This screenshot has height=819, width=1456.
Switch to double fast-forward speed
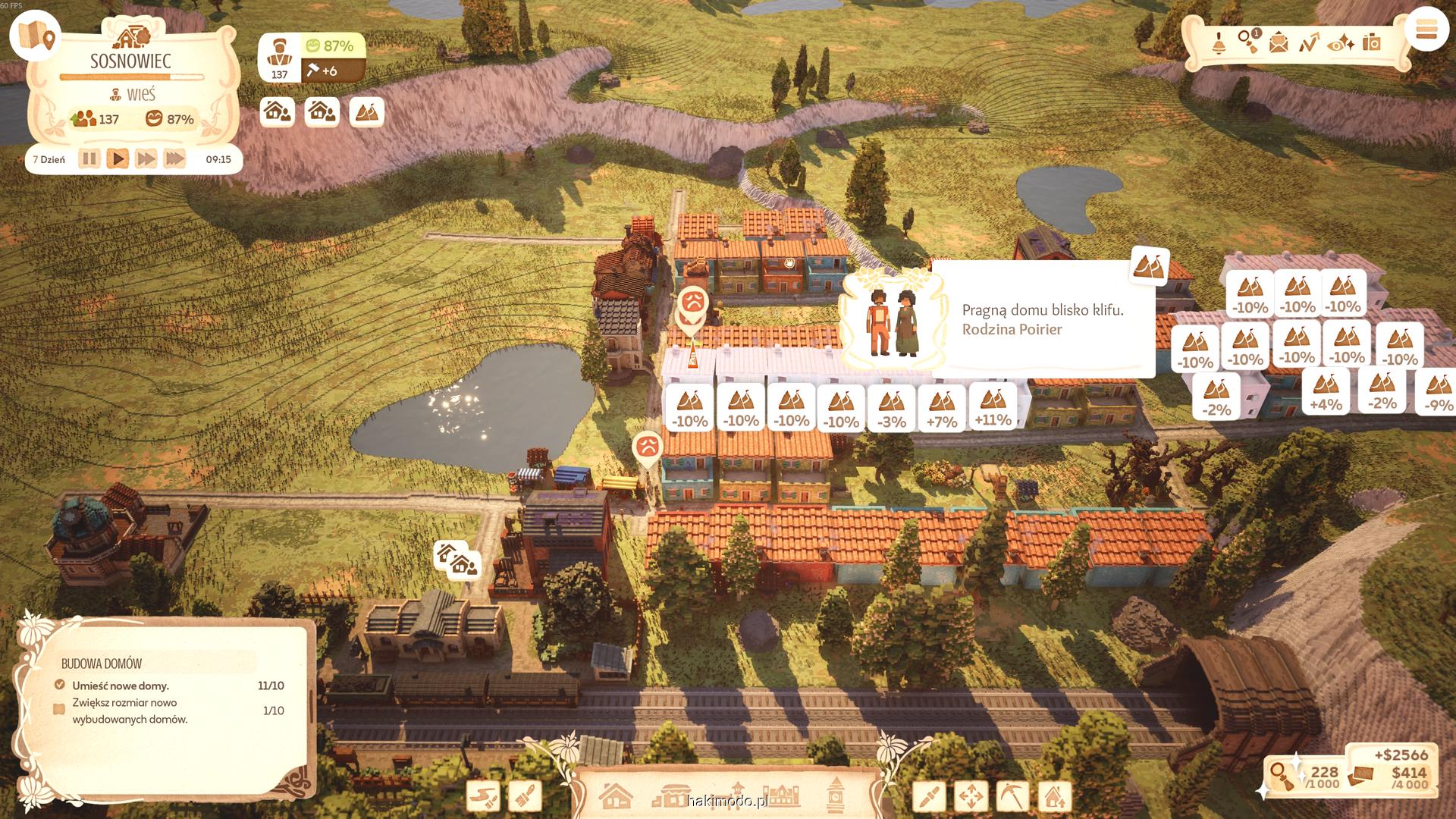pyautogui.click(x=146, y=159)
